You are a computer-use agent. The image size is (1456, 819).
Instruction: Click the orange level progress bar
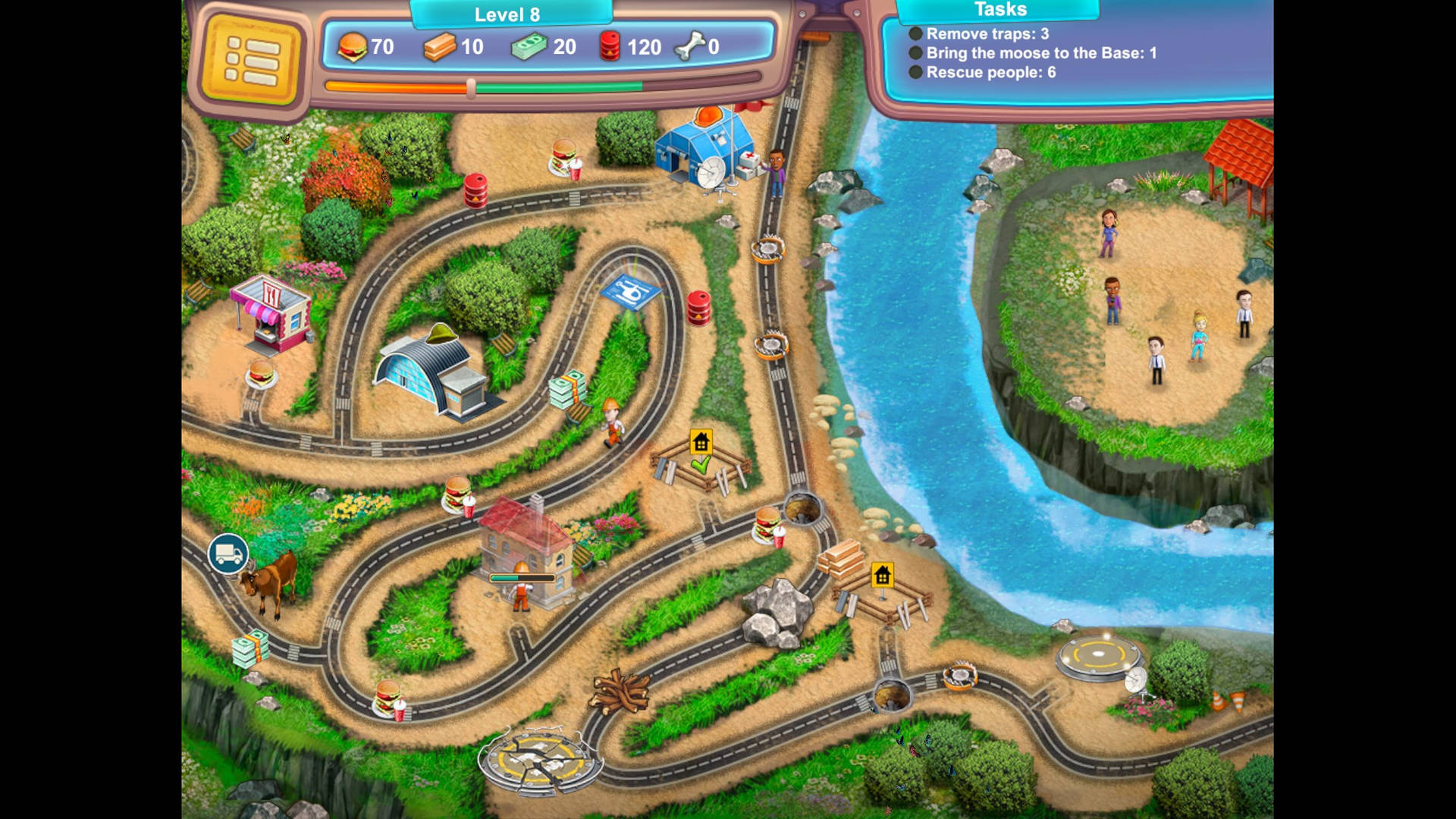point(394,88)
